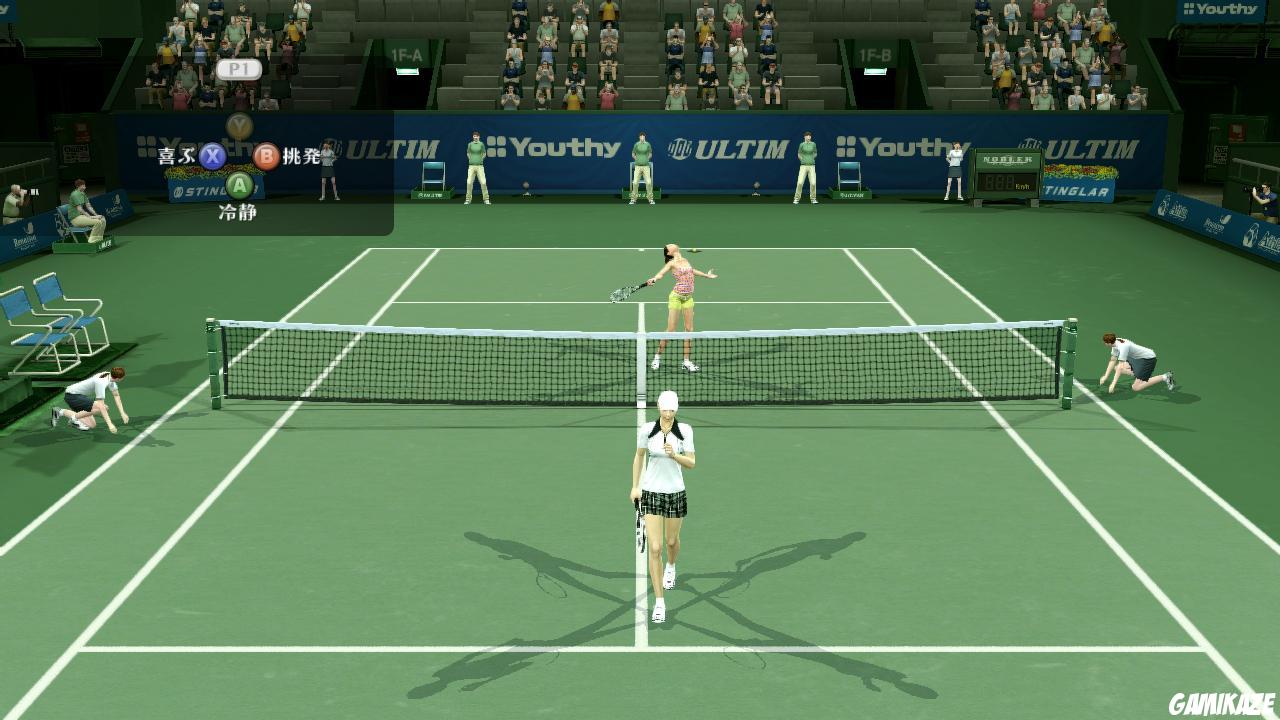Select the green A button icon
1280x720 pixels.
click(239, 185)
